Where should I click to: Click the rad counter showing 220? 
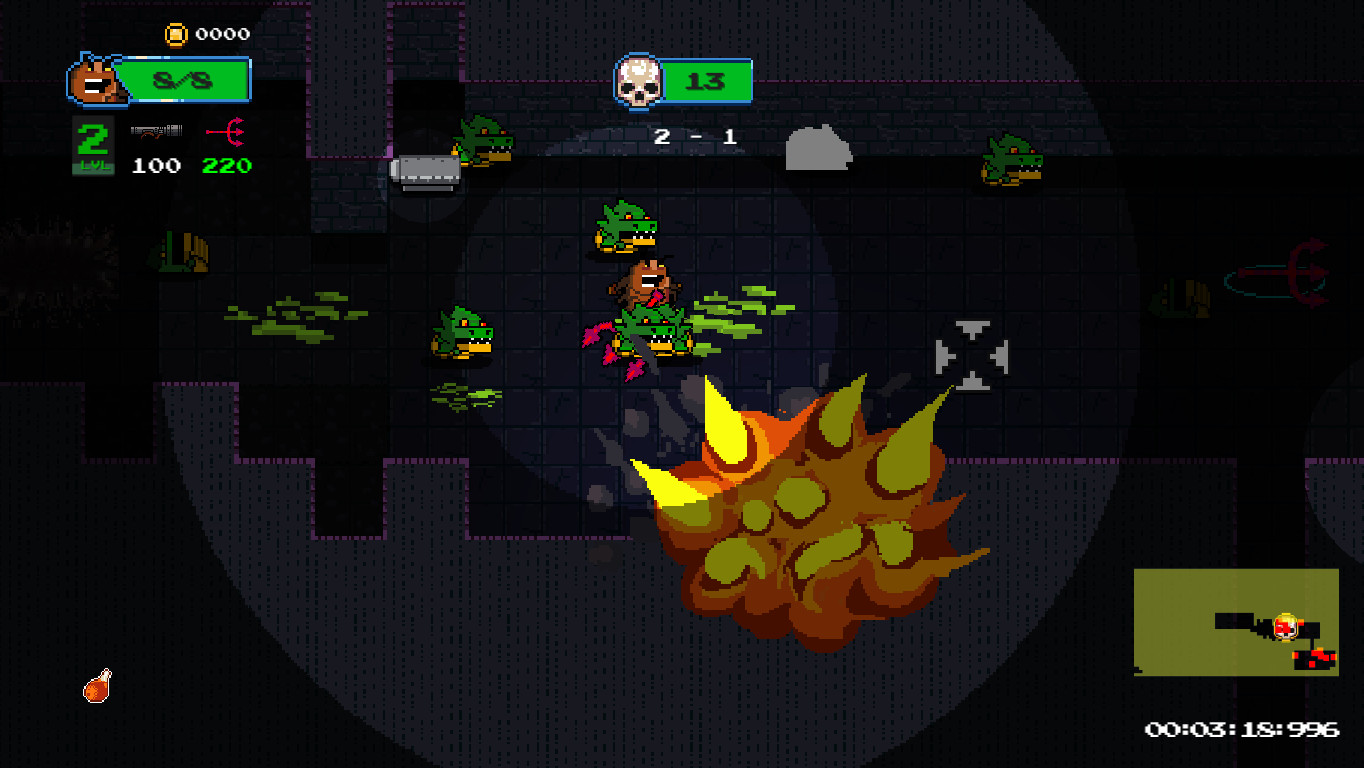coord(225,166)
